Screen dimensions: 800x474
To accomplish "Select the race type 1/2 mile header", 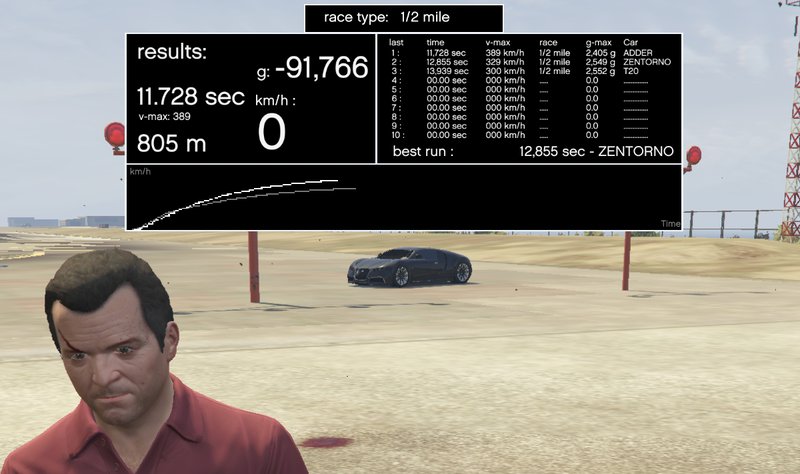I will pyautogui.click(x=403, y=18).
